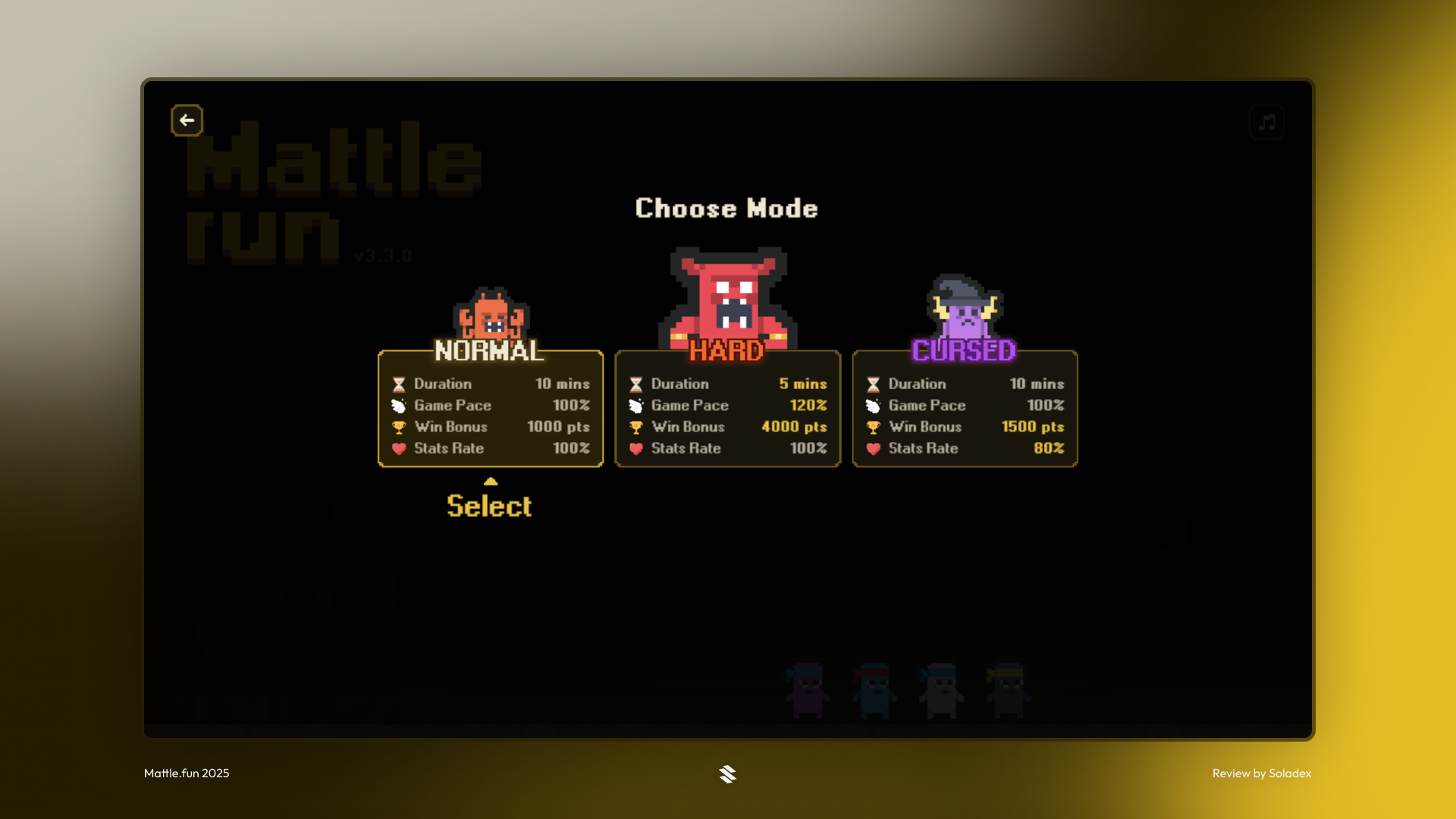
Task: Click the trophy Win Bonus icon on Hard card
Action: pos(635,427)
